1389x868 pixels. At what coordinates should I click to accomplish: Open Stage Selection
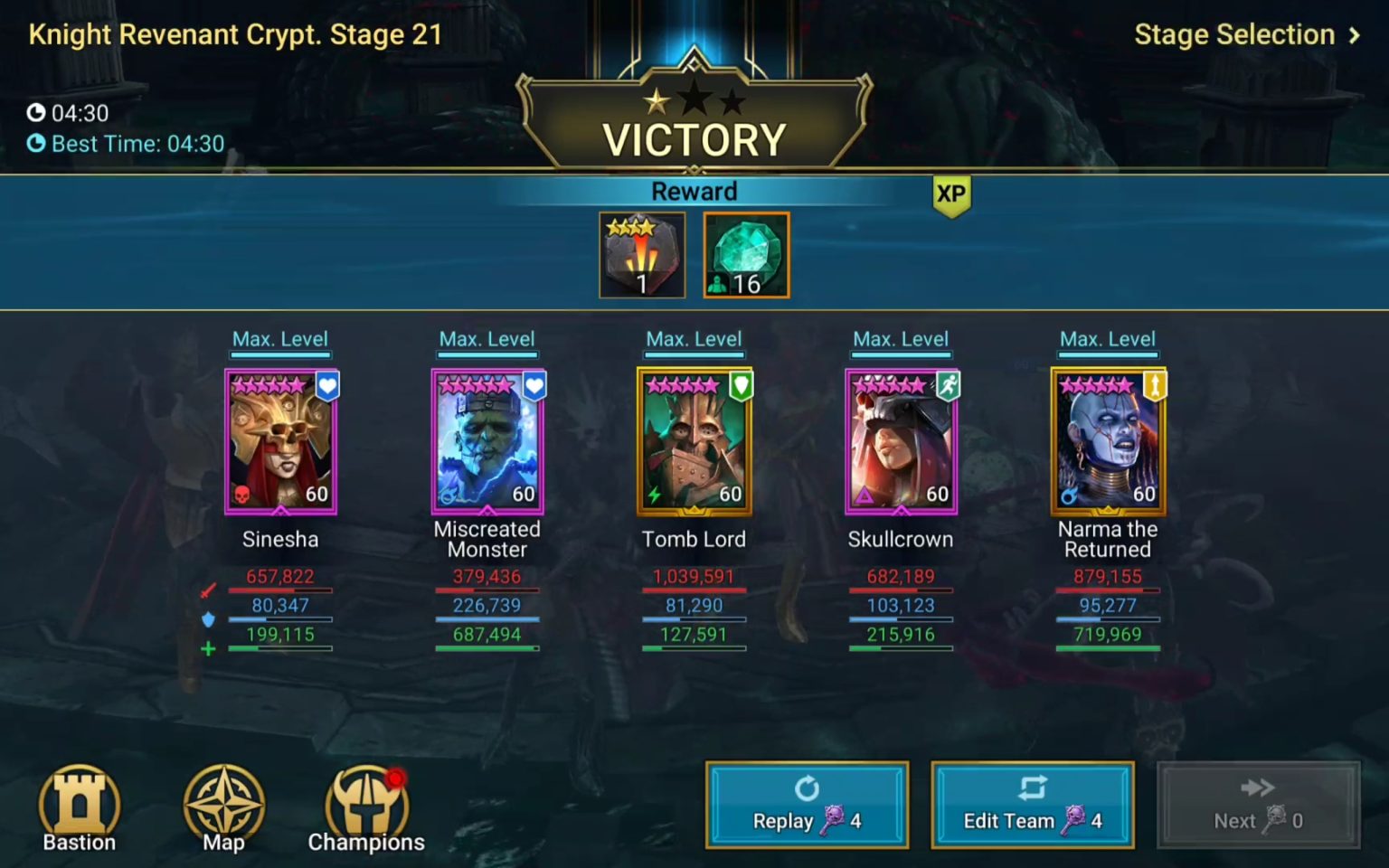(x=1246, y=35)
